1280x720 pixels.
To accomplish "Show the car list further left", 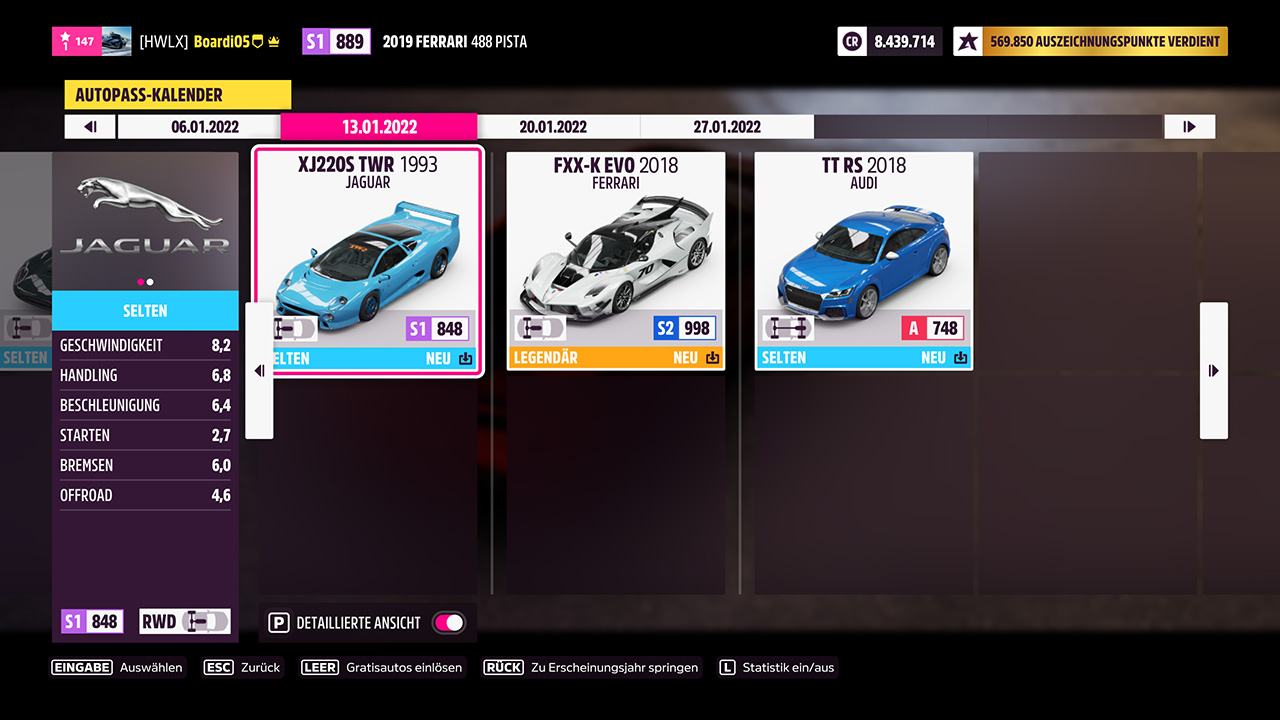I will click(259, 371).
